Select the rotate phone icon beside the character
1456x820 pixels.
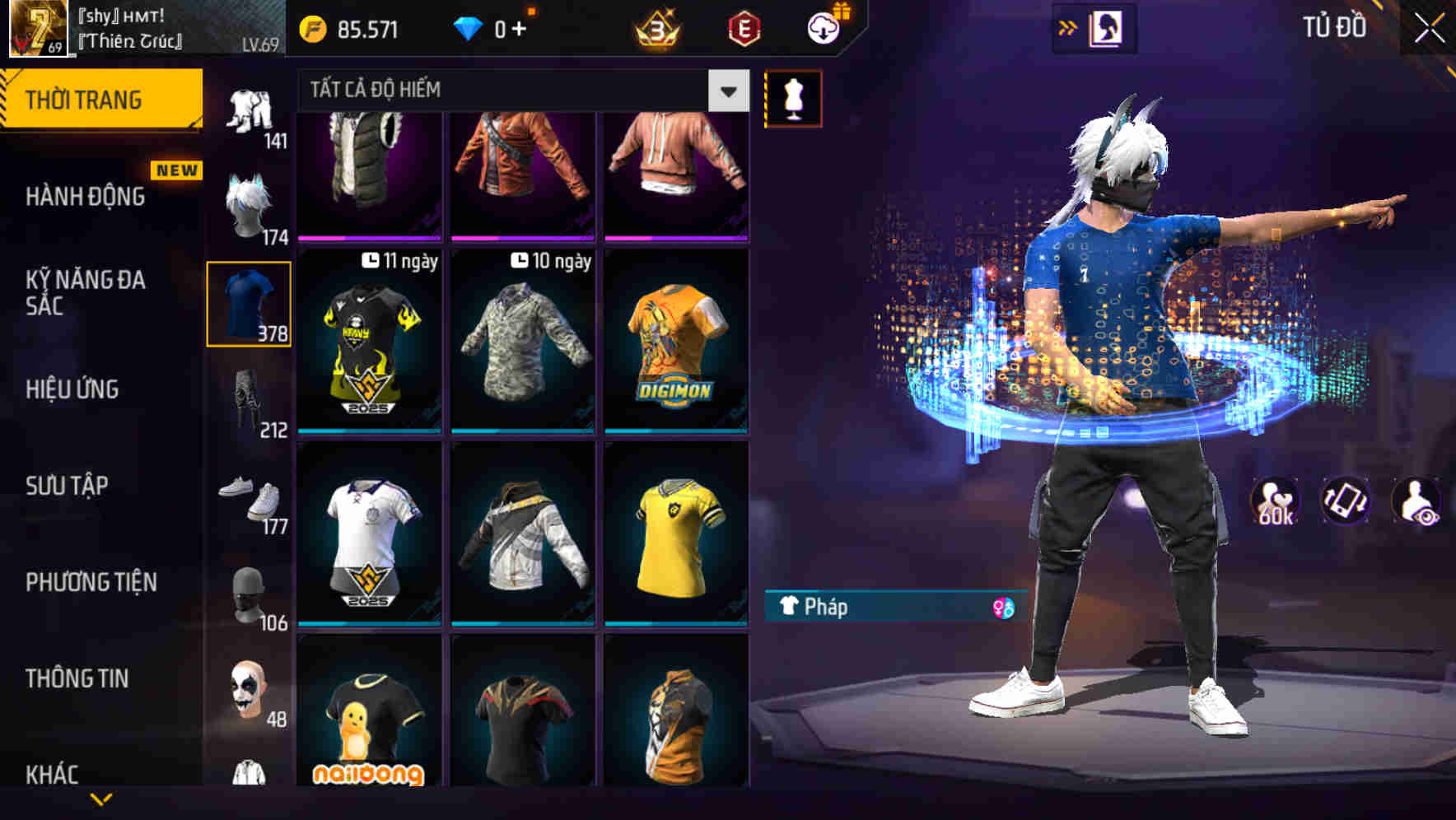tap(1344, 501)
